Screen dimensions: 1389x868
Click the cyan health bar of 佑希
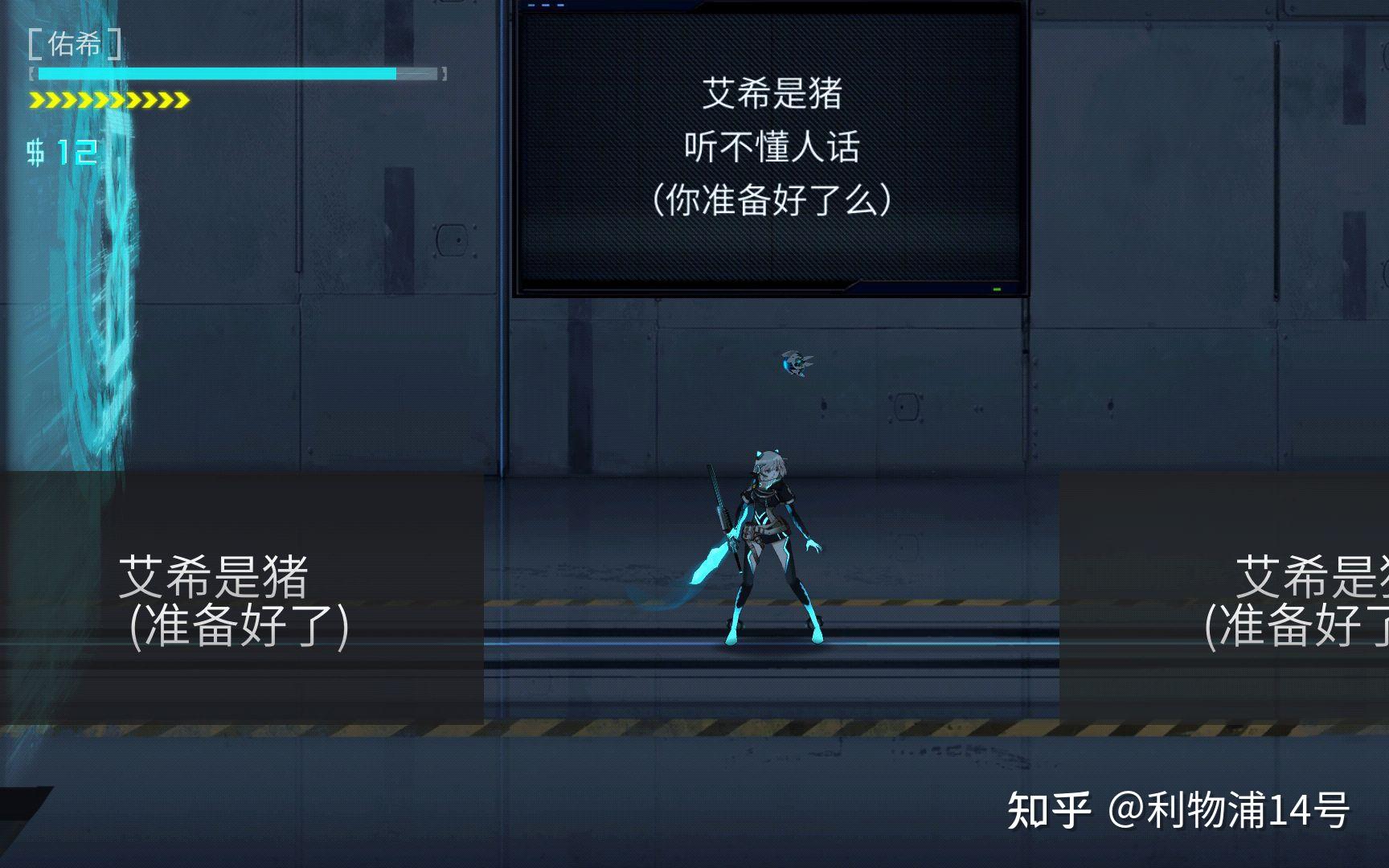click(217, 73)
